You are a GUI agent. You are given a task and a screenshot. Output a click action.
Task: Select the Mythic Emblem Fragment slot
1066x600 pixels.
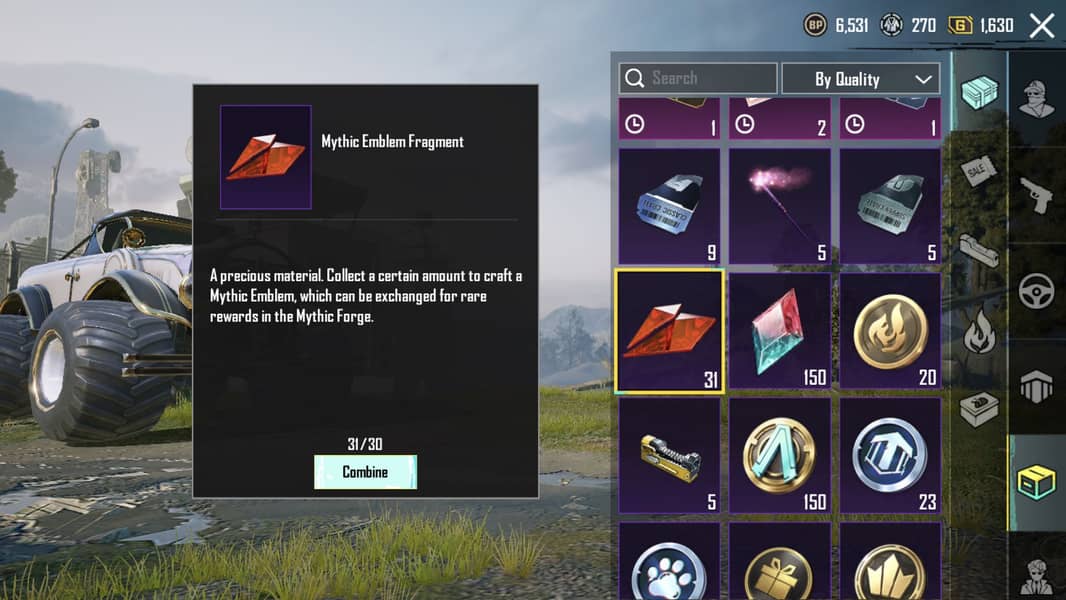tap(669, 331)
